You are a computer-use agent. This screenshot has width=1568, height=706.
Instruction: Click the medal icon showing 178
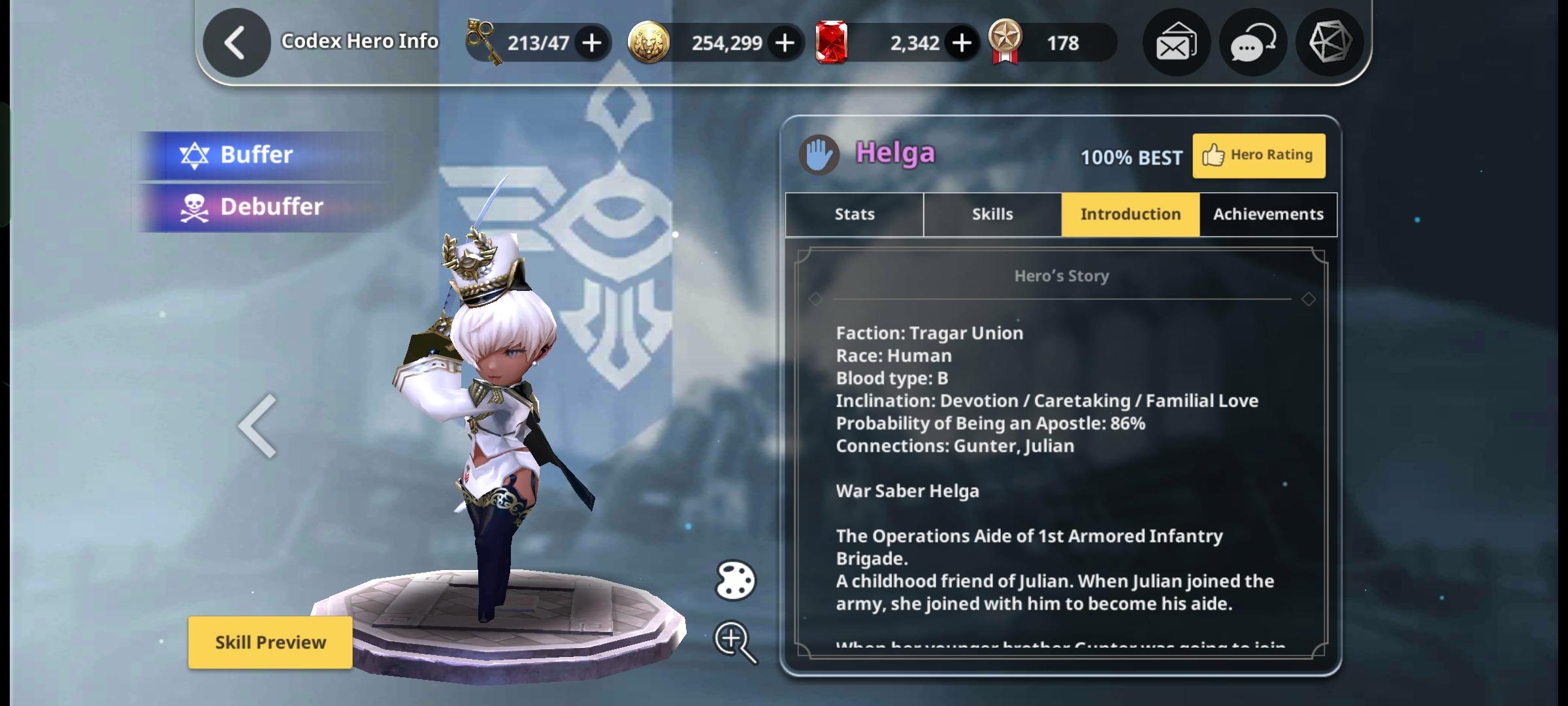[x=1005, y=42]
